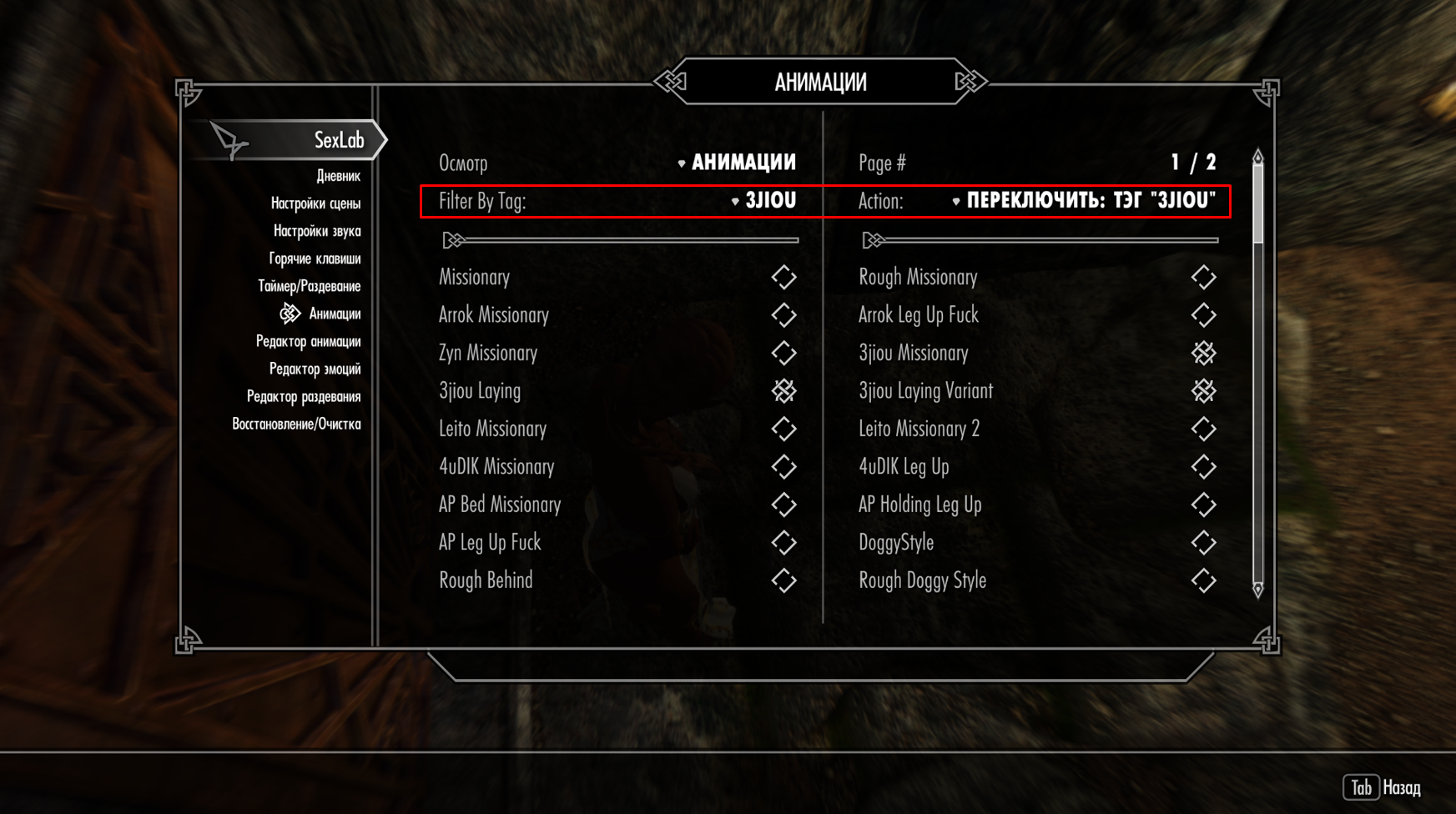Open the Таймер/Раздевание page
The image size is (1456, 814).
coord(309,286)
